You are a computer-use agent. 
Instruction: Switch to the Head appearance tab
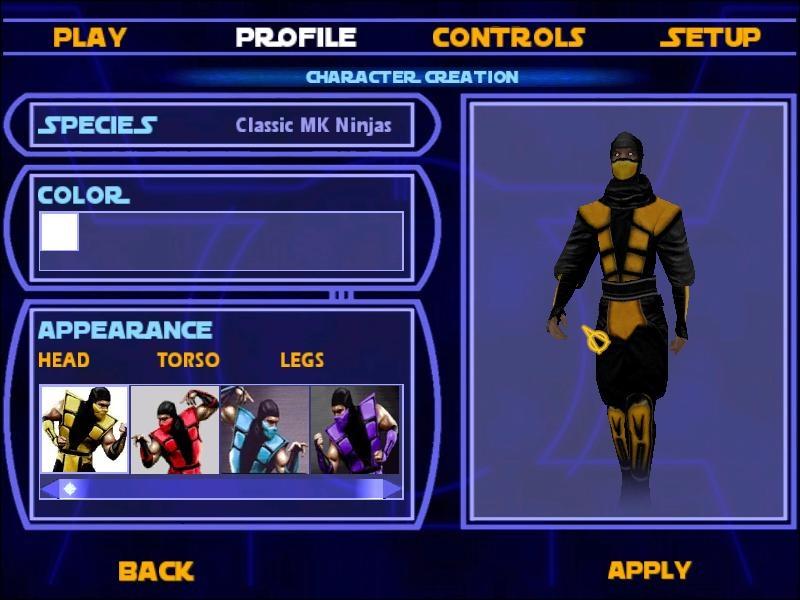tap(64, 360)
